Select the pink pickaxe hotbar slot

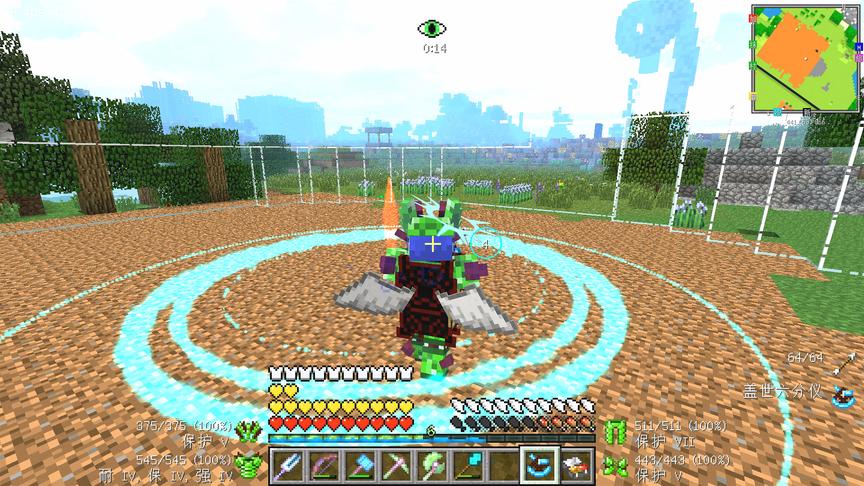coord(395,465)
